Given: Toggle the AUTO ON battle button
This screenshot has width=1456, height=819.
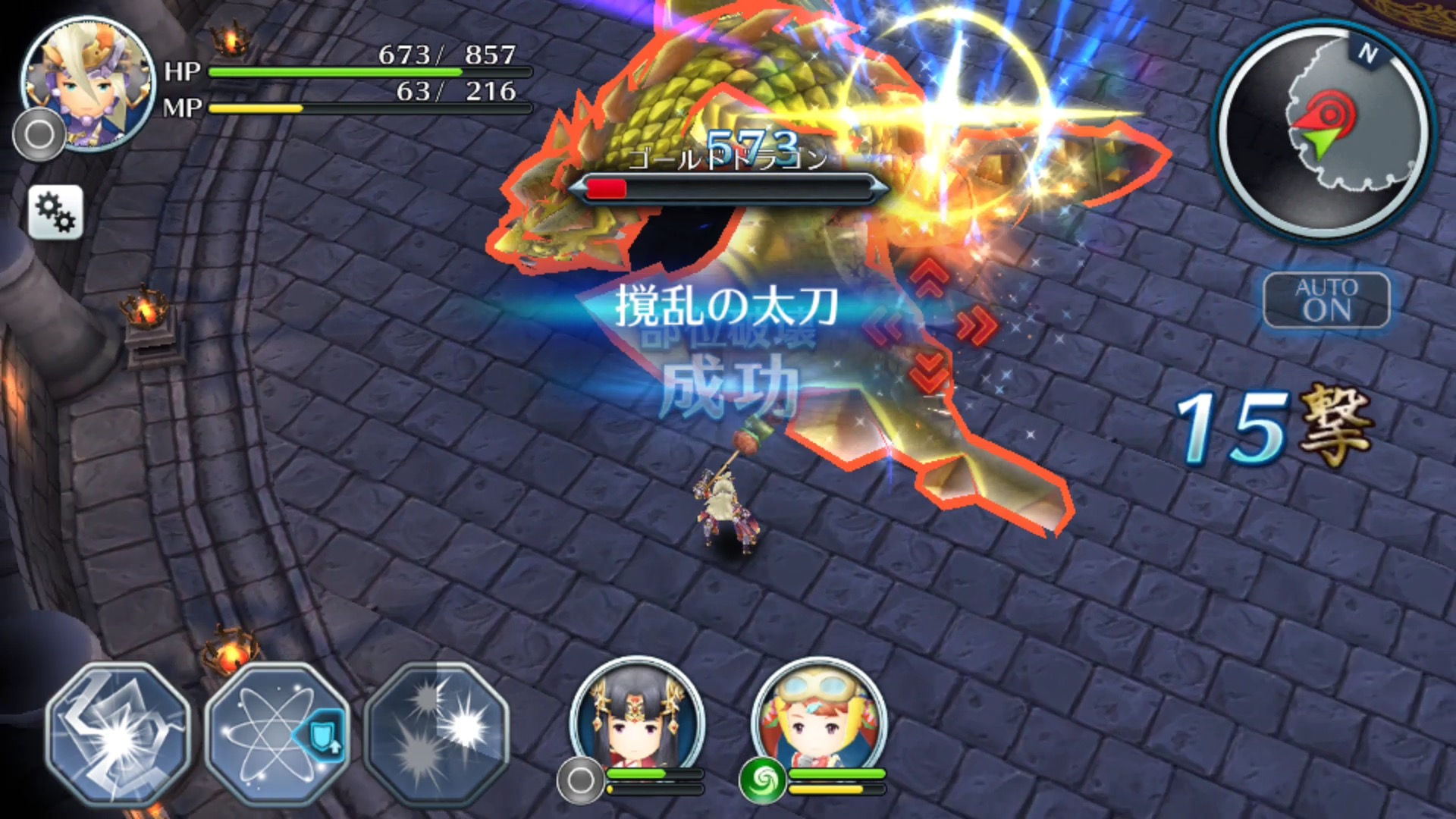Looking at the screenshot, I should click(1326, 300).
